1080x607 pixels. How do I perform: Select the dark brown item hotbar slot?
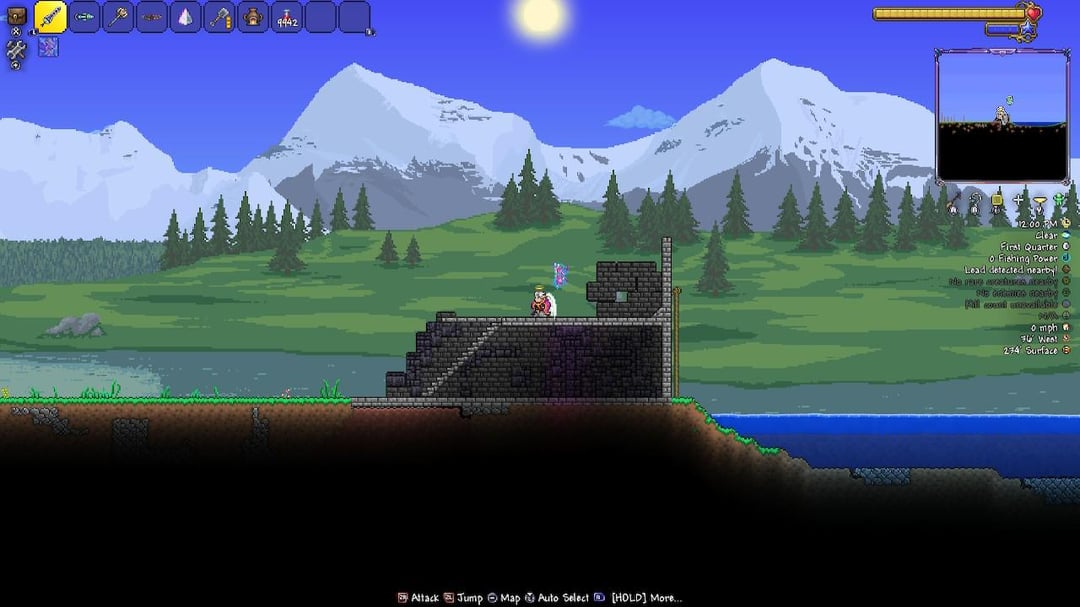(152, 17)
